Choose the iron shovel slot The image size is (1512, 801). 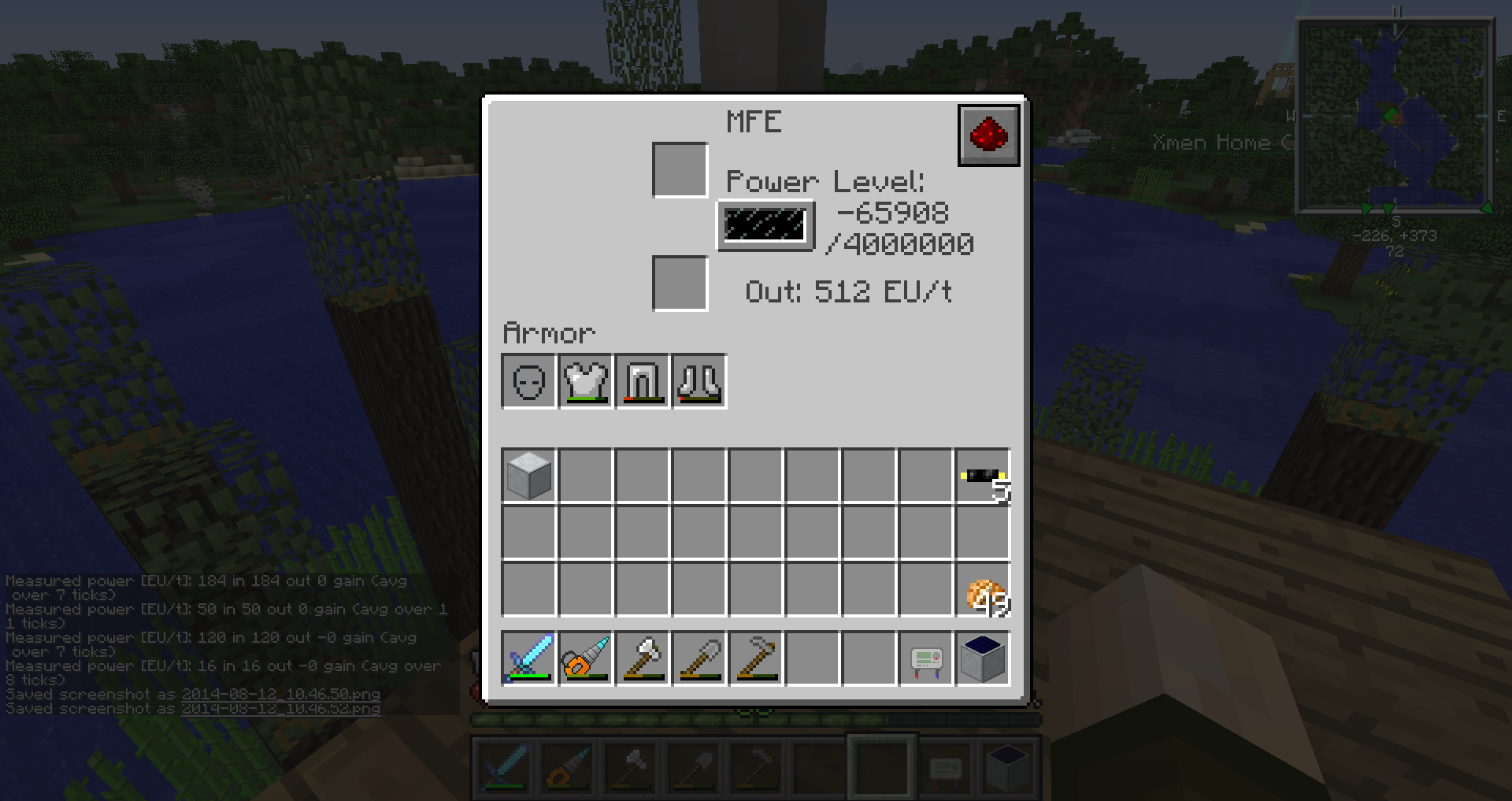[699, 658]
